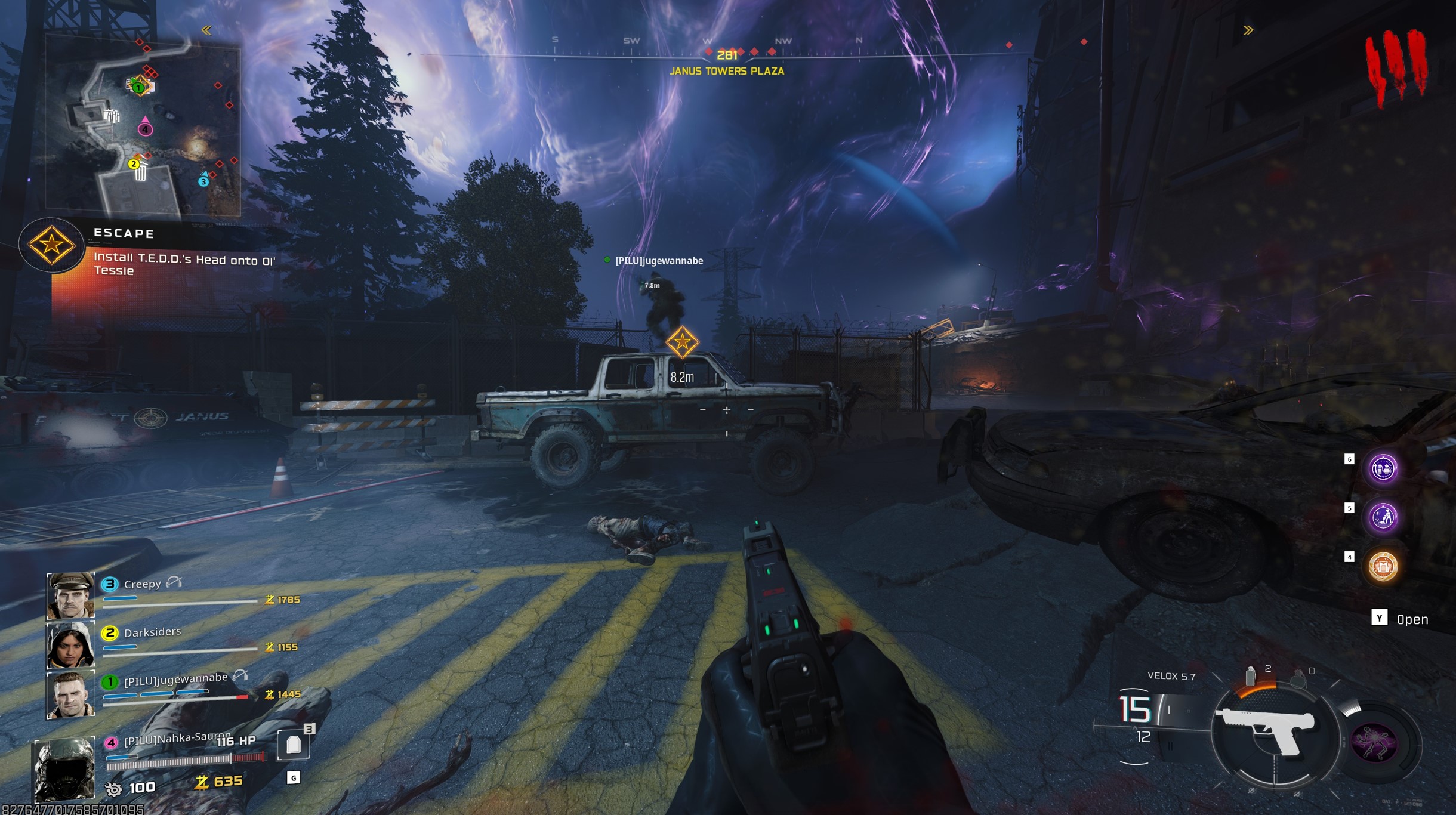
Task: Activate the purple grenade-refill gobblegum
Action: coord(1383,469)
